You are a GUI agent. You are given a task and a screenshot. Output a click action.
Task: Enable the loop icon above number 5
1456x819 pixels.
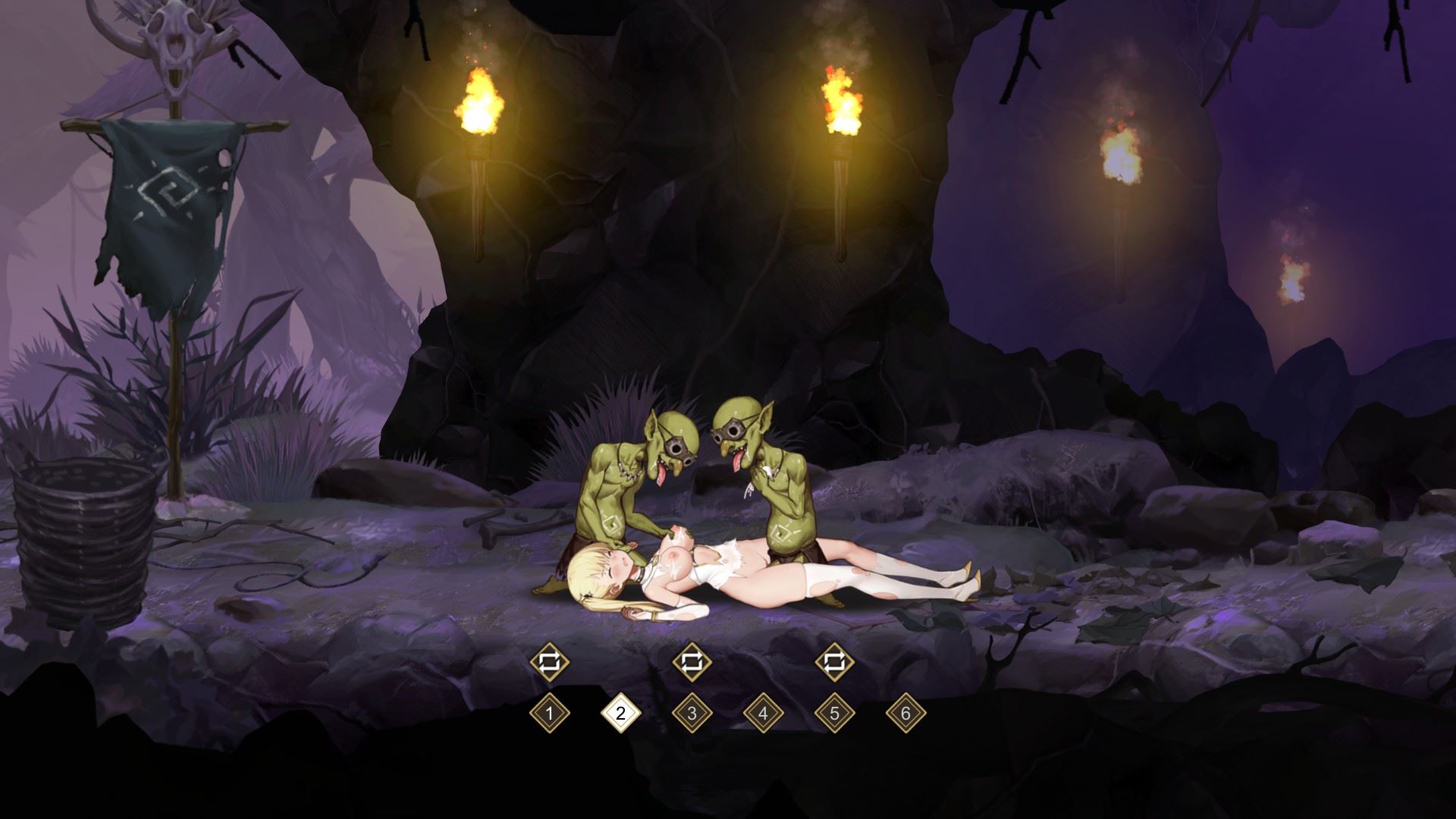pyautogui.click(x=834, y=662)
